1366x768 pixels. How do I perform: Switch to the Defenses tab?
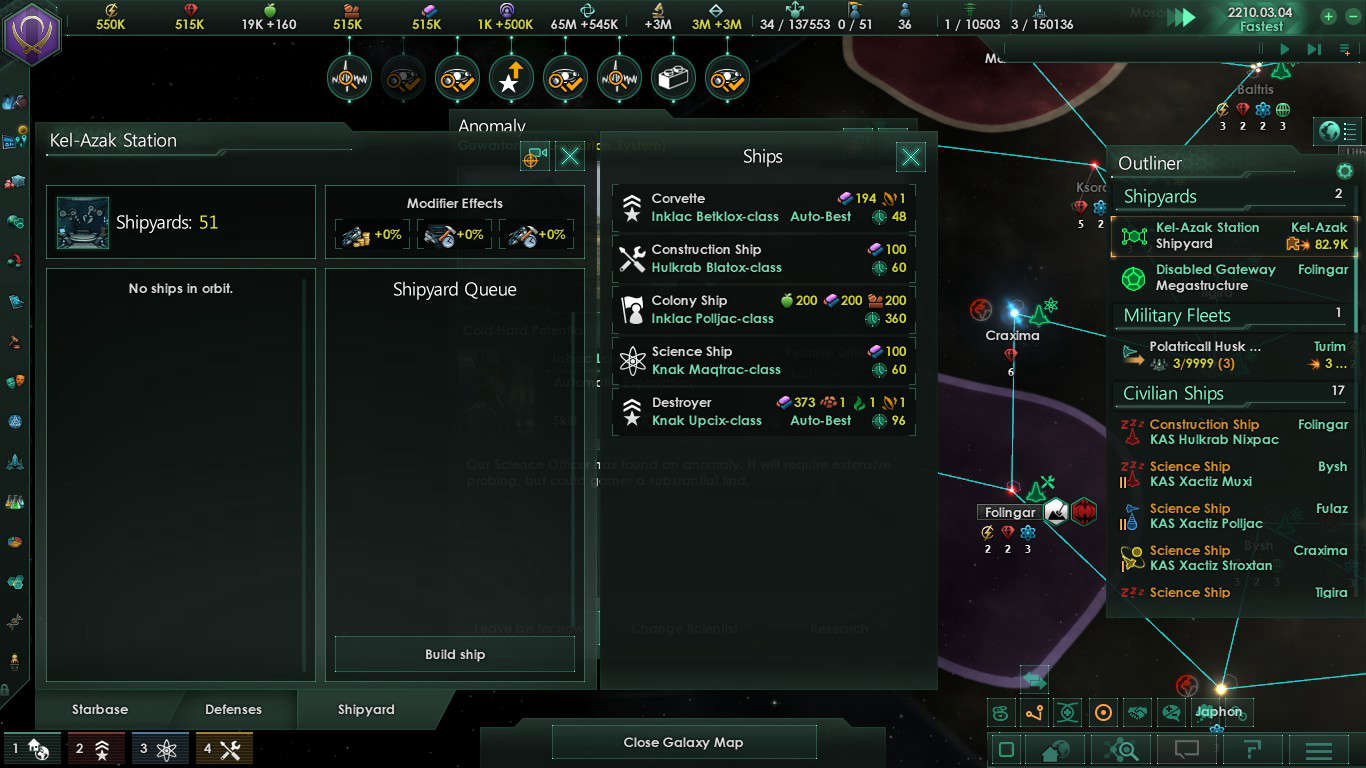point(233,709)
